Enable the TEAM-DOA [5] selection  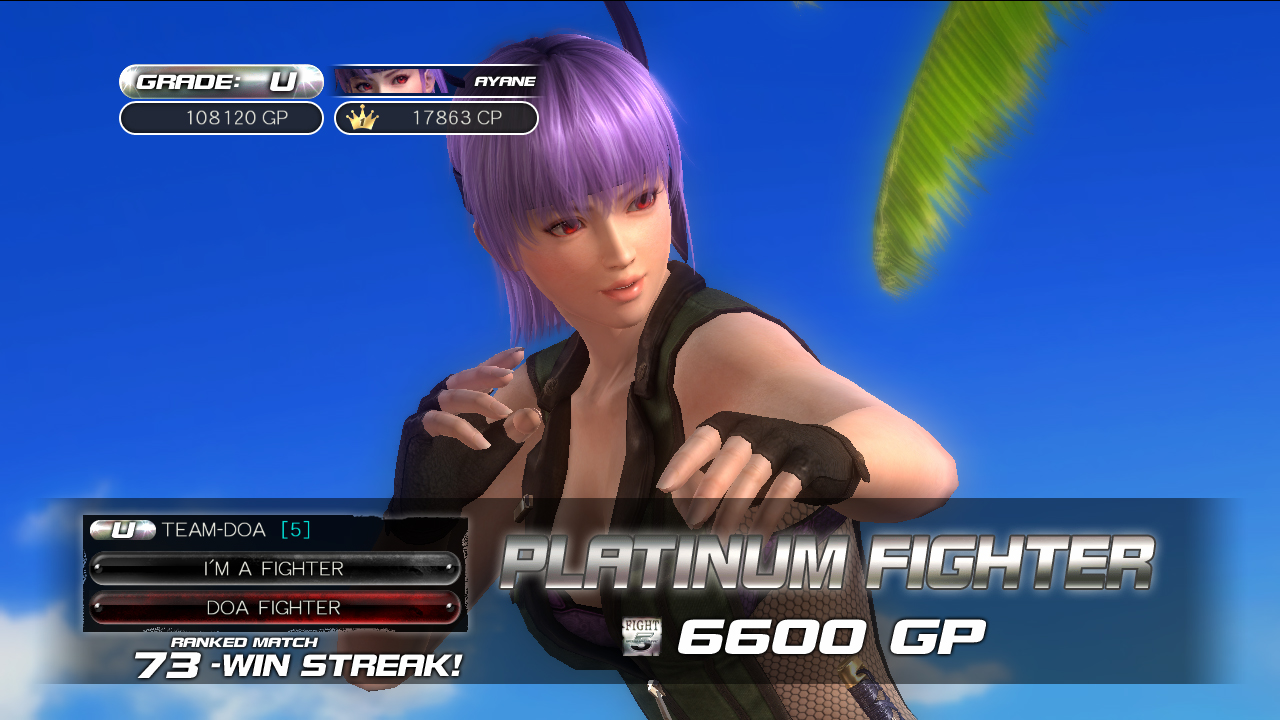click(210, 530)
